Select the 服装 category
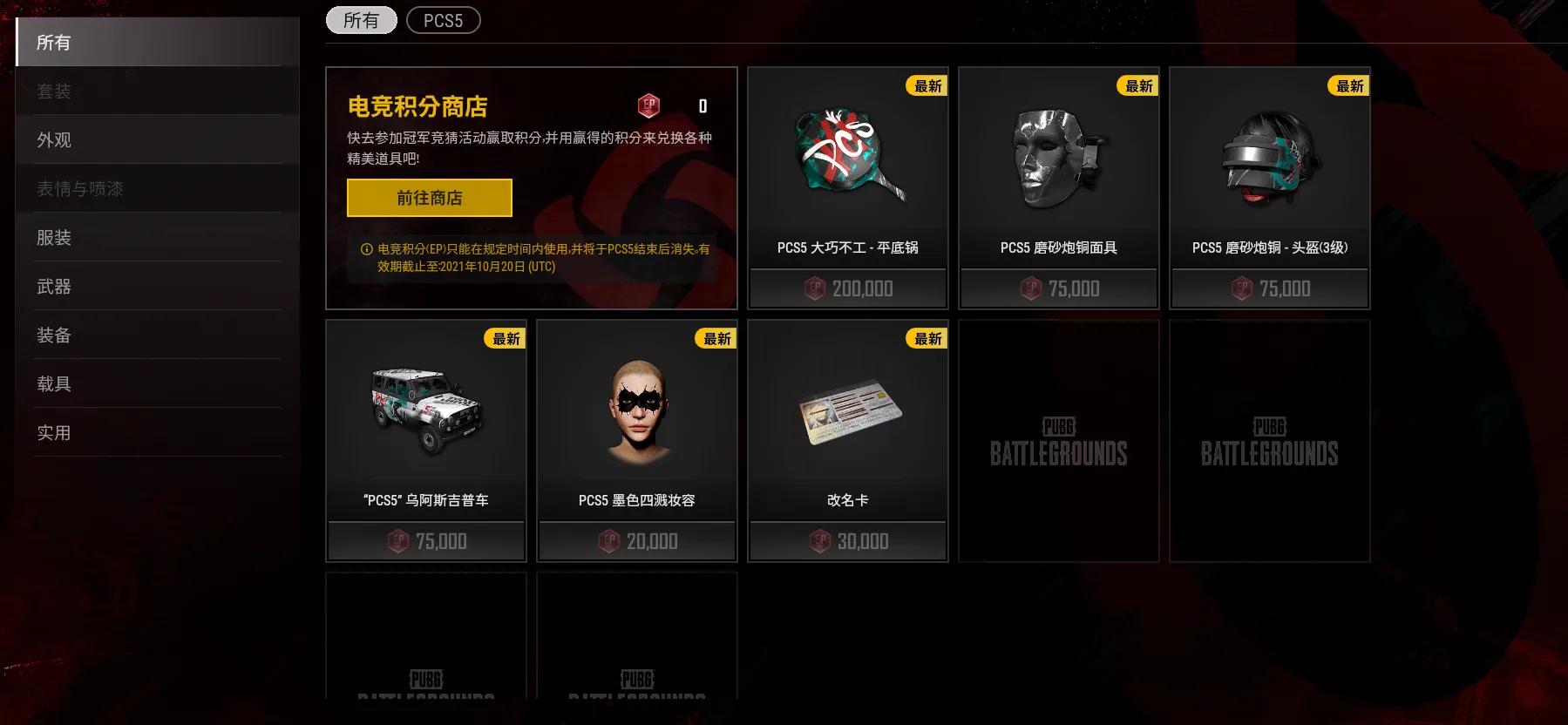 point(54,237)
